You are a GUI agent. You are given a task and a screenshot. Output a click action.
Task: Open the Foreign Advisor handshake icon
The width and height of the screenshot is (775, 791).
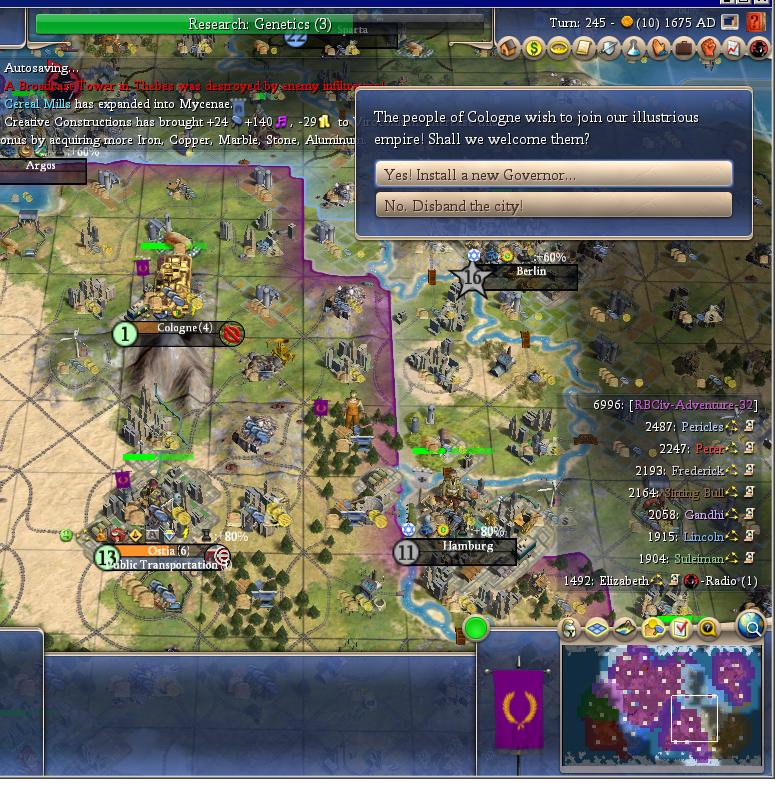659,47
